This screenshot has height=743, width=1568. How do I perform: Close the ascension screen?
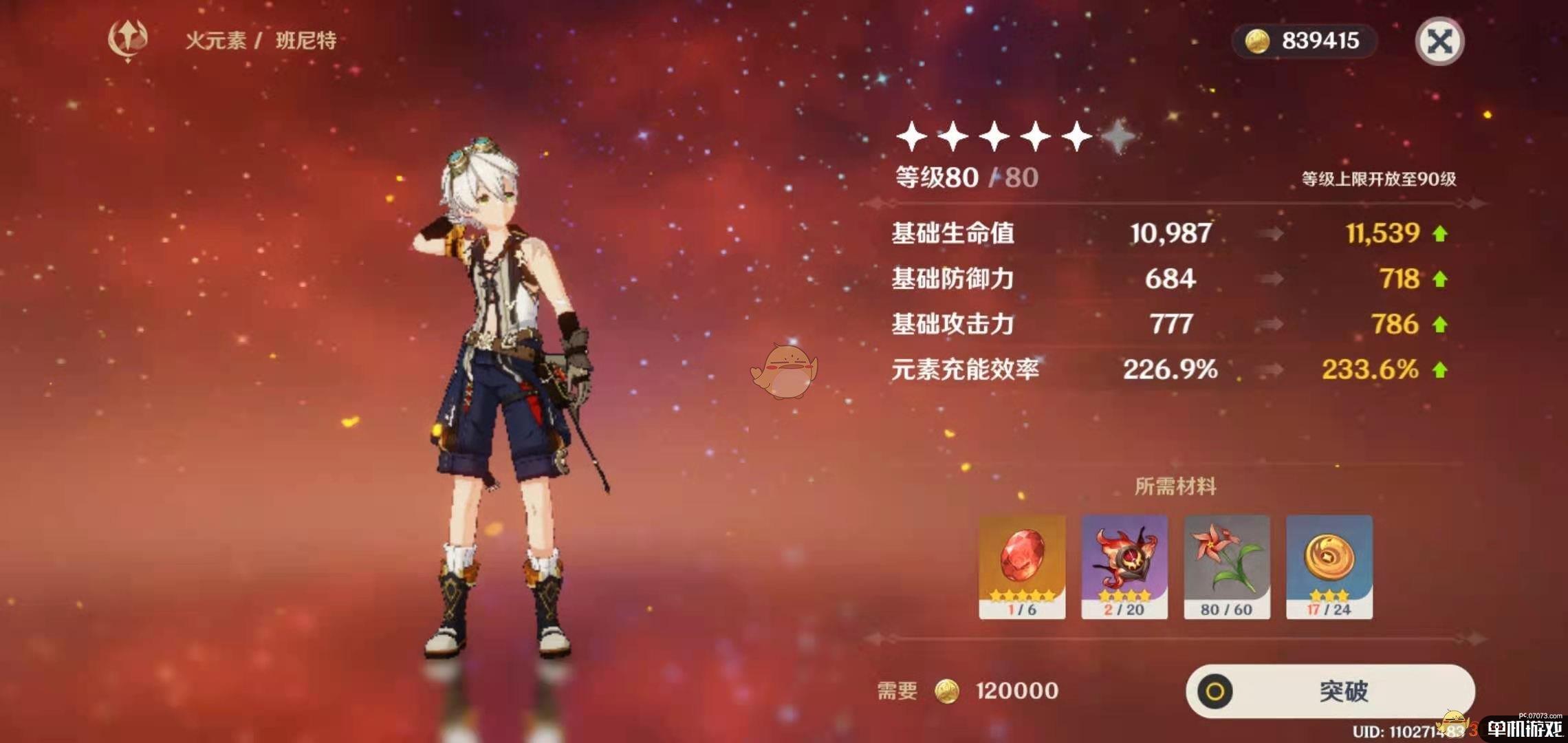click(x=1439, y=41)
